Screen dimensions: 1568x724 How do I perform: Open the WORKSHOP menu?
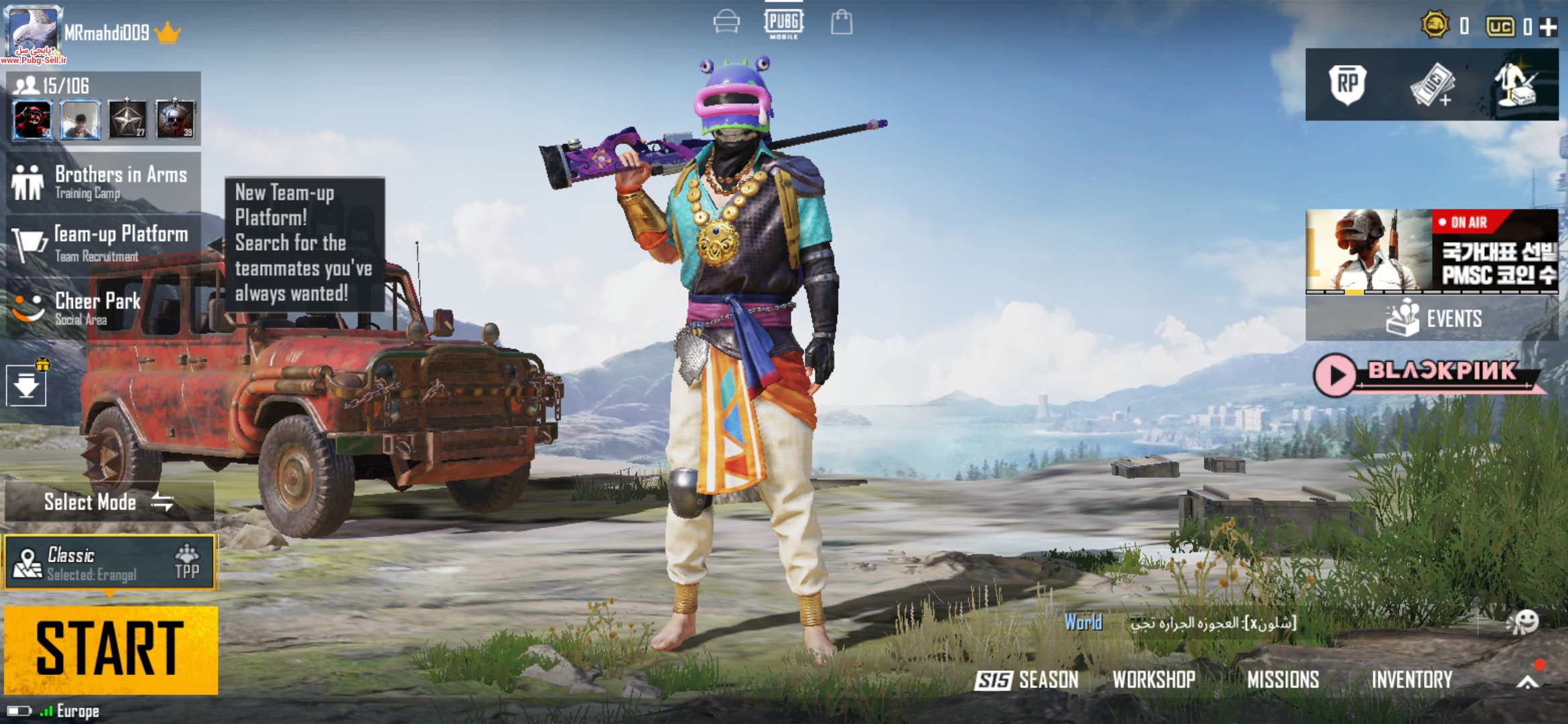click(x=1154, y=680)
